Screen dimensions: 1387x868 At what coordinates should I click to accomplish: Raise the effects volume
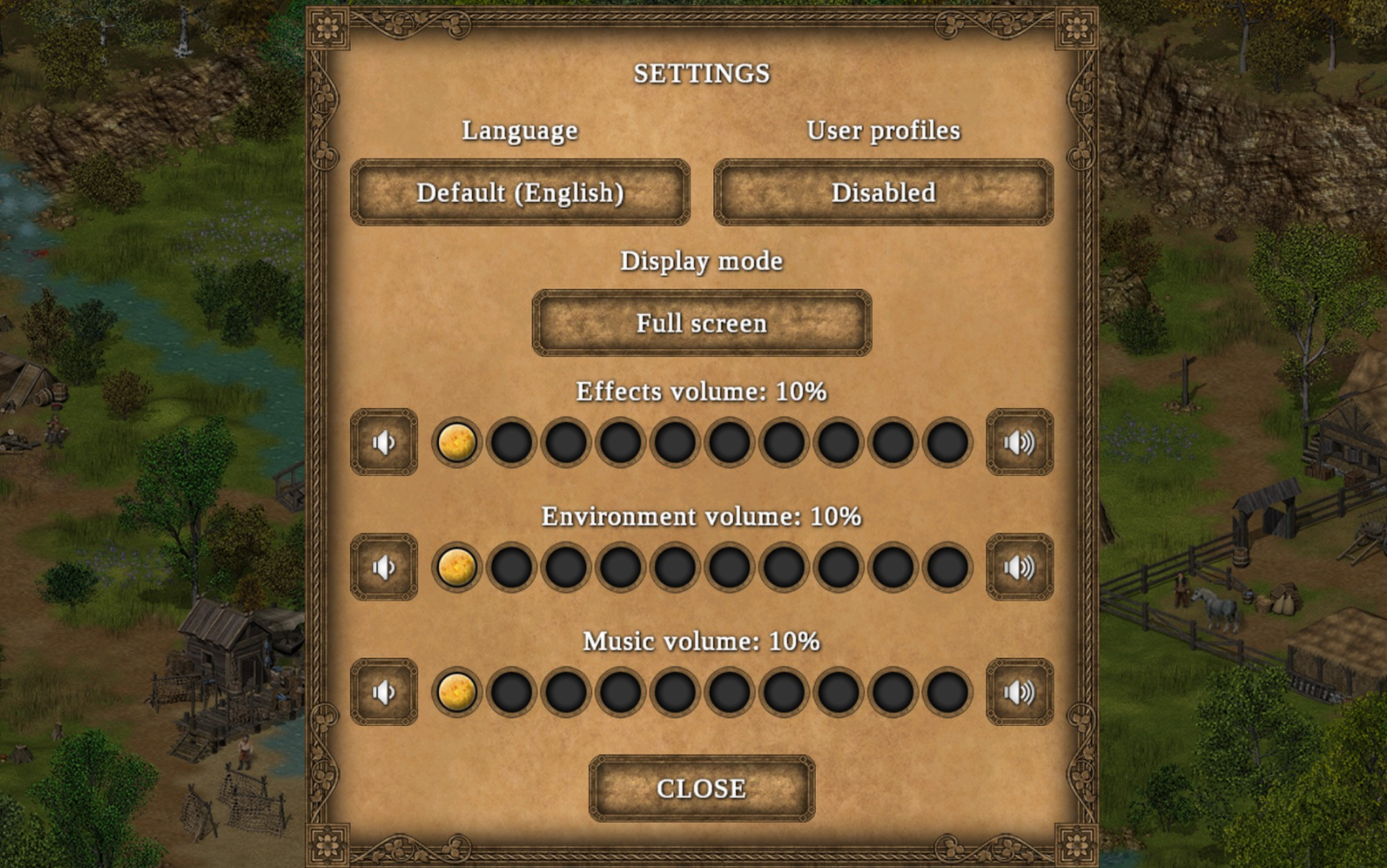pos(1020,443)
